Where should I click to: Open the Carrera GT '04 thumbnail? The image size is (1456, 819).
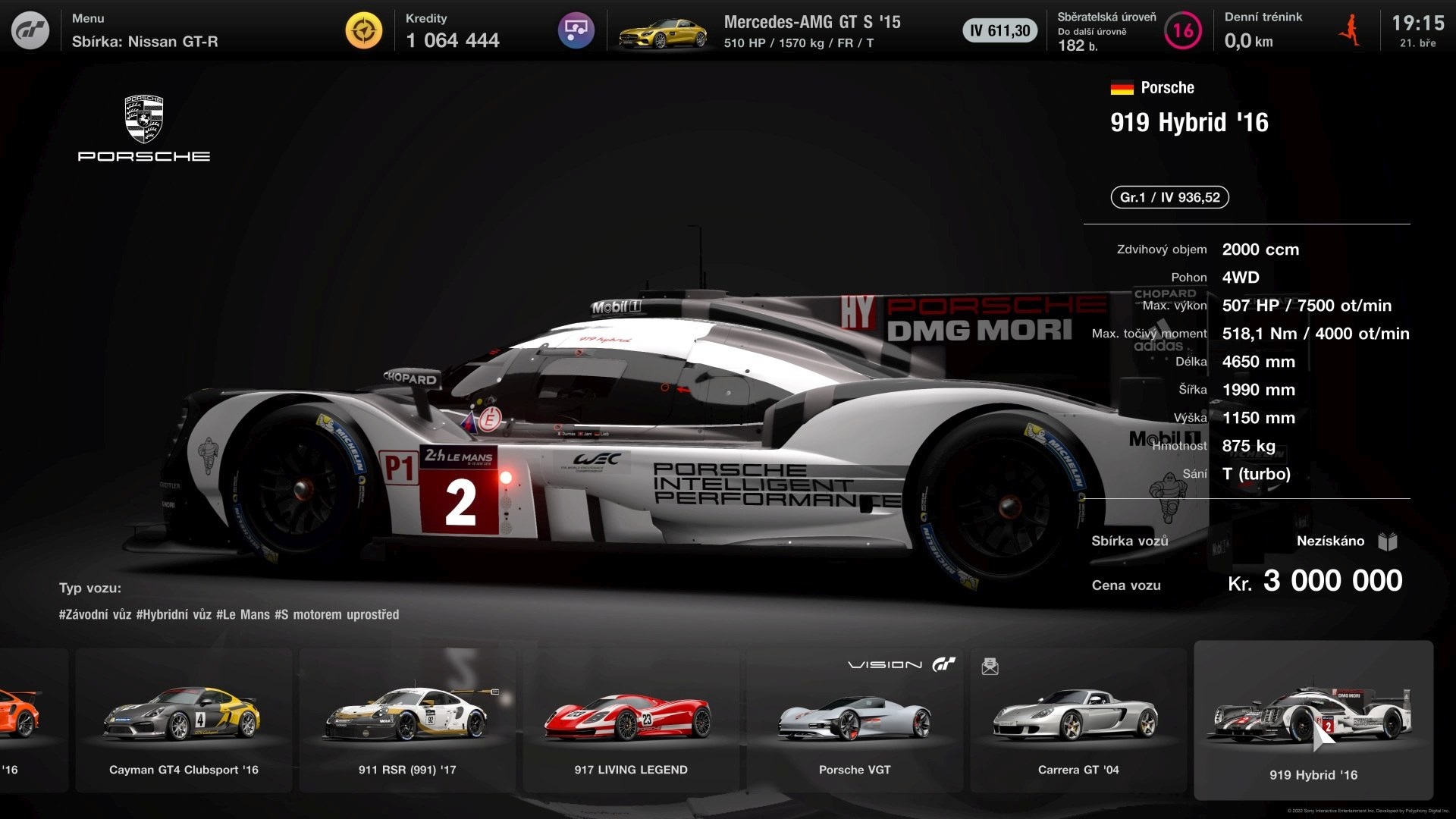[x=1078, y=720]
